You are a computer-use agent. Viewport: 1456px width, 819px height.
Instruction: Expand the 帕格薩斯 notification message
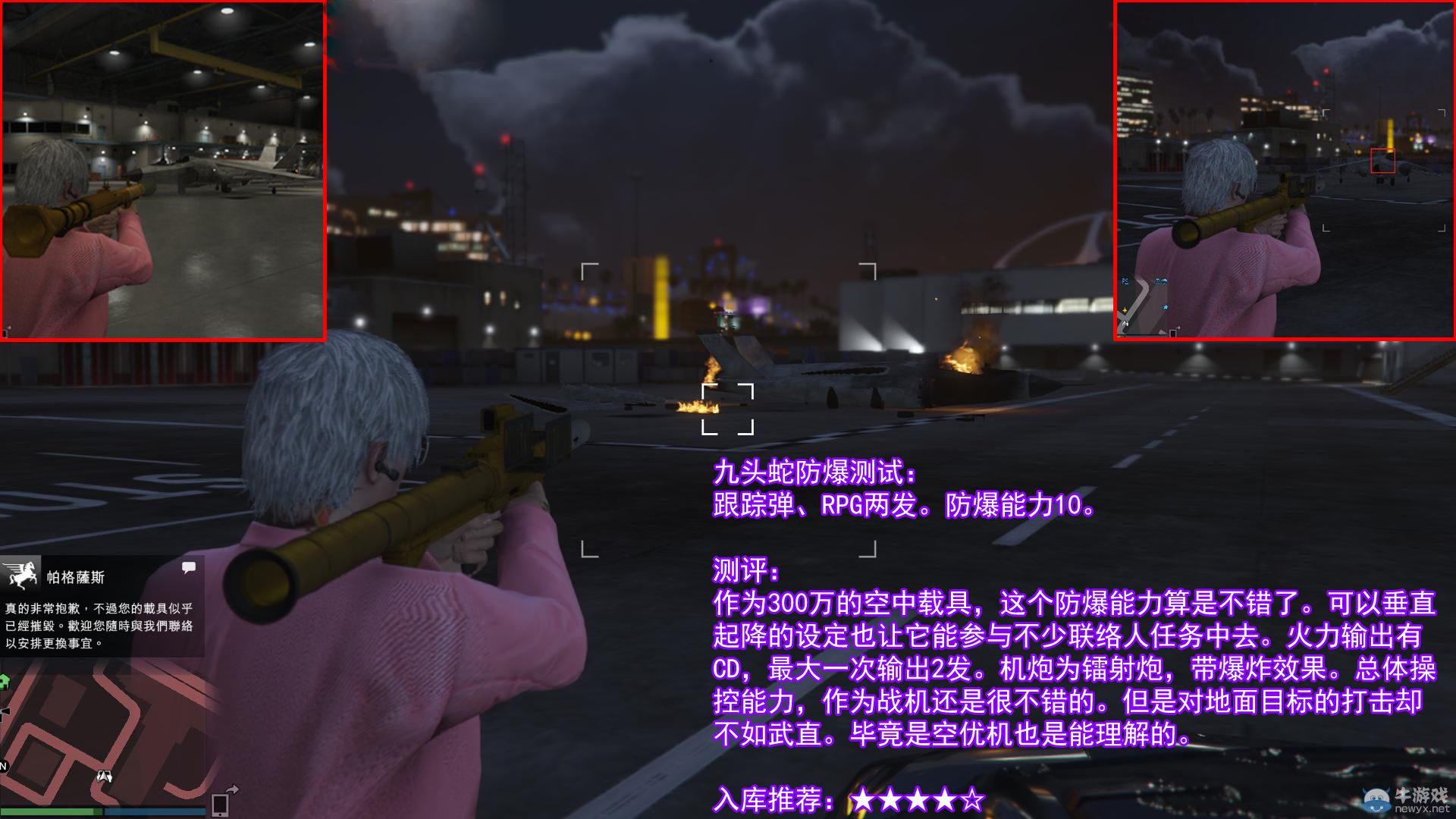pos(99,625)
